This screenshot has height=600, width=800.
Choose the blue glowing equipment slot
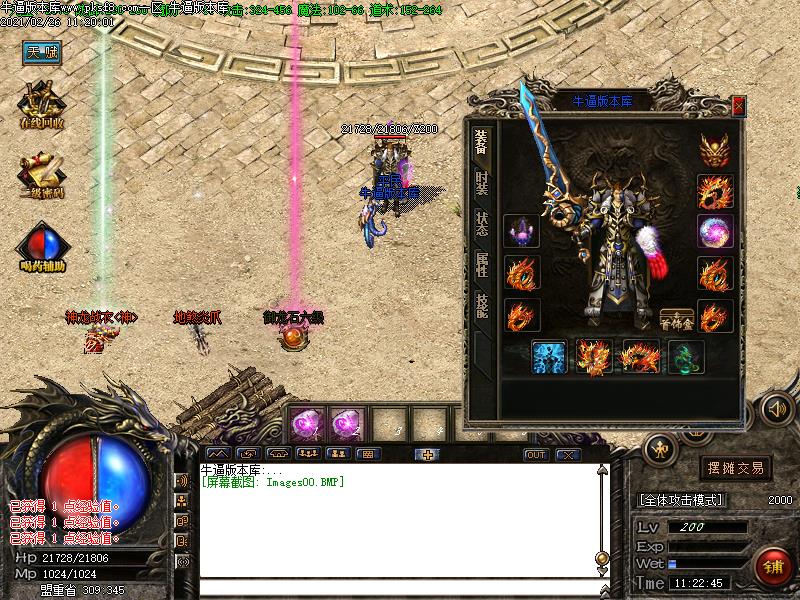[549, 357]
